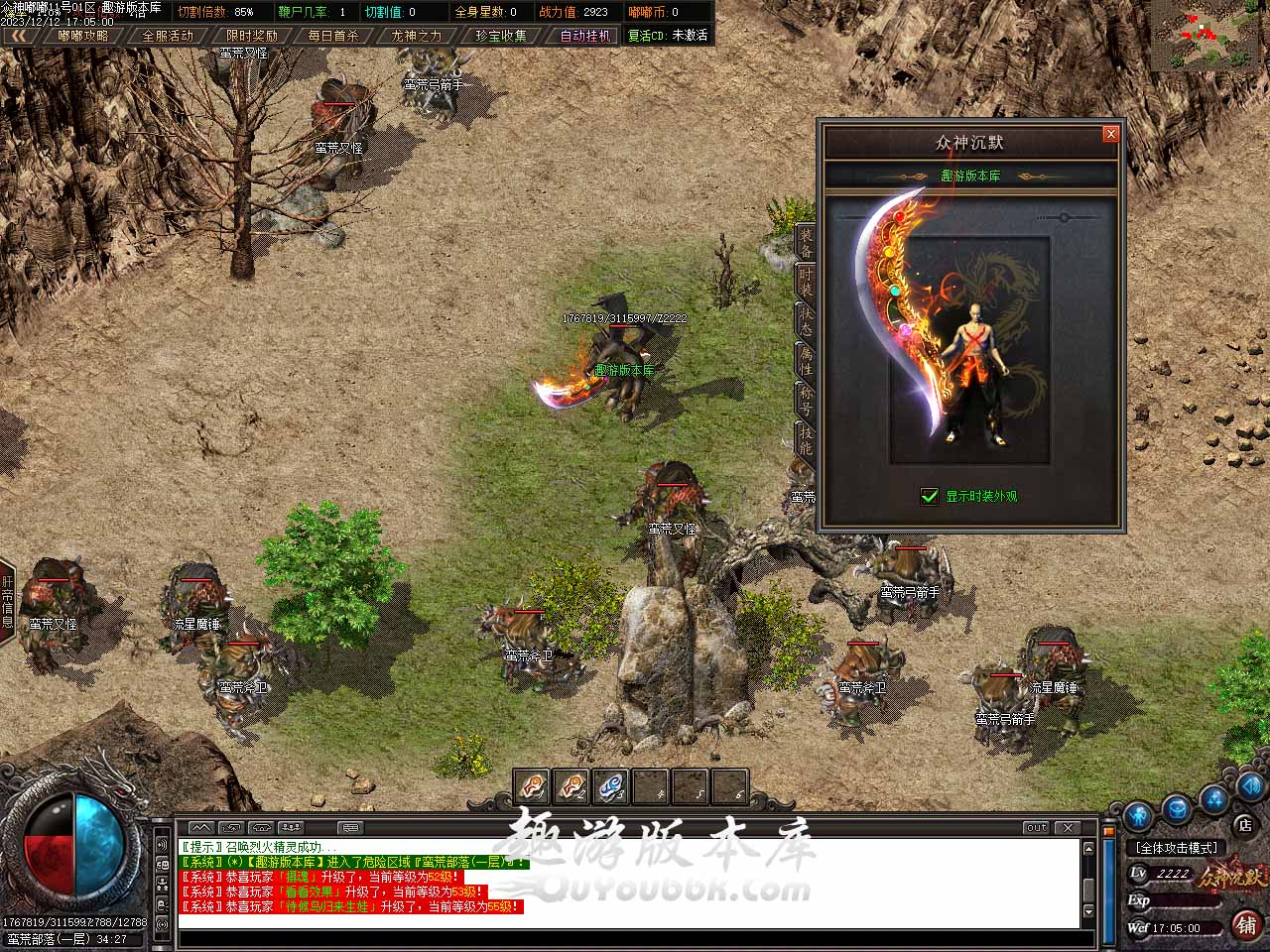Image resolution: width=1270 pixels, height=952 pixels.
Task: Toggle the 显示时装外观 checkbox
Action: pyautogui.click(x=930, y=496)
